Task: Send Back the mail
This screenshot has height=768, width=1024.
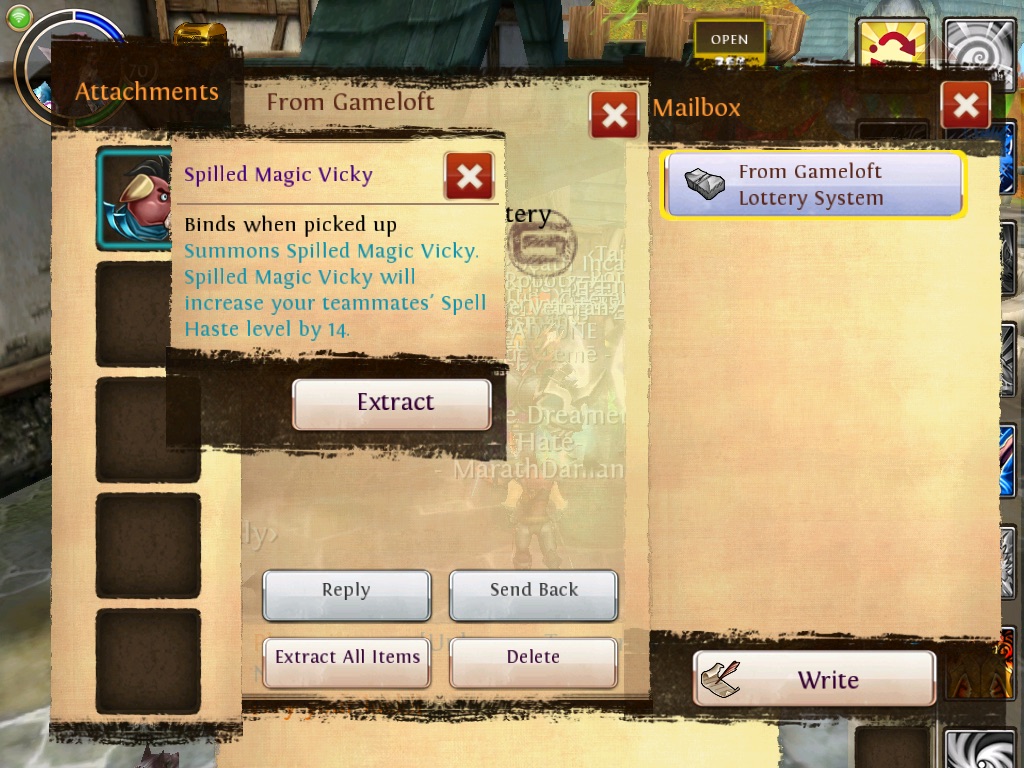Action: pos(533,591)
